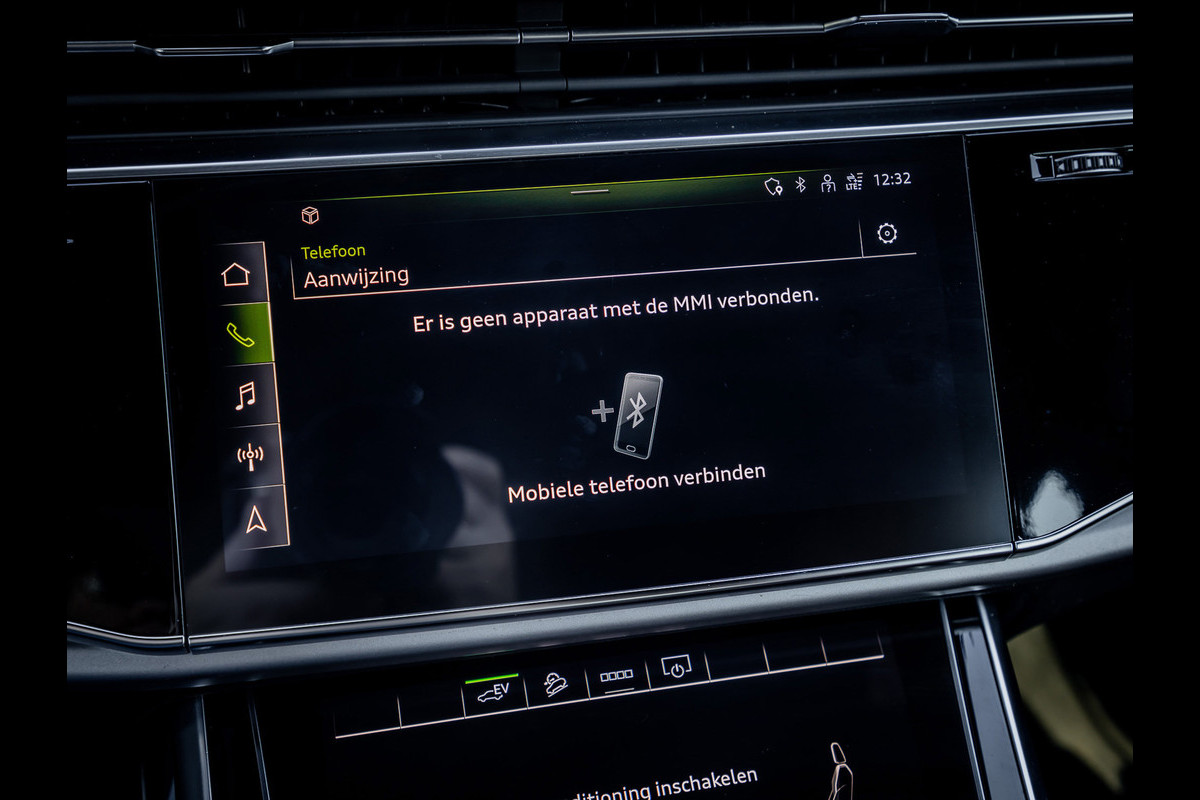Screen dimensions: 1200x800
Task: Select the green phone menu icon
Action: (x=241, y=335)
